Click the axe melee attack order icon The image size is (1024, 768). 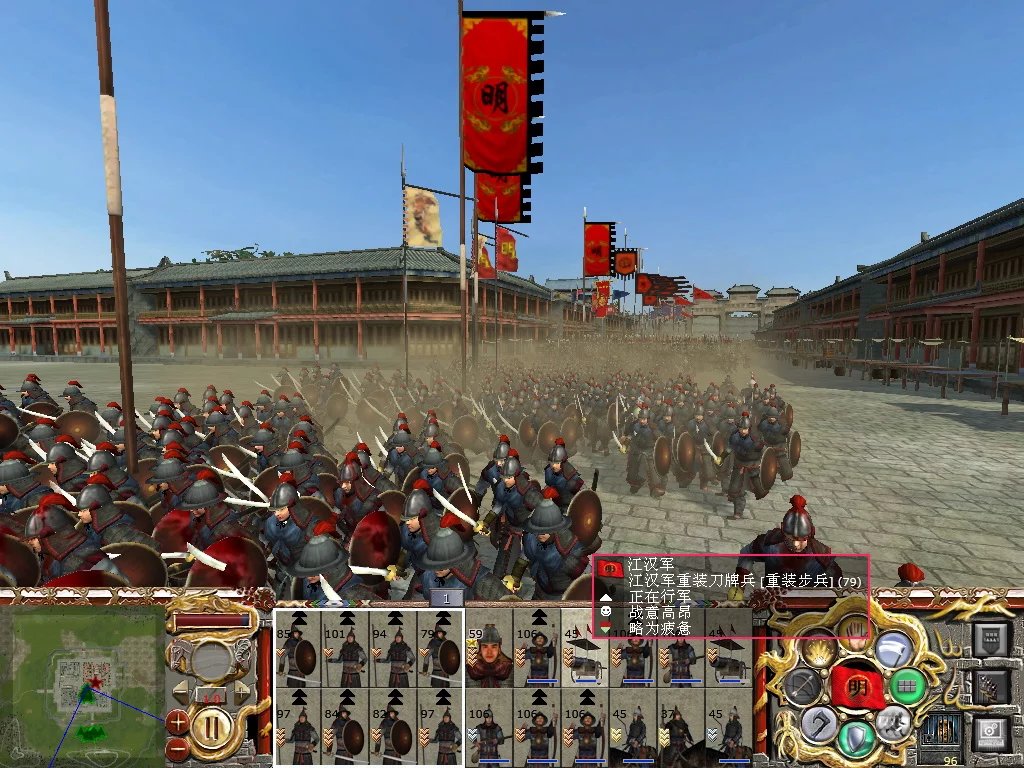(x=817, y=722)
